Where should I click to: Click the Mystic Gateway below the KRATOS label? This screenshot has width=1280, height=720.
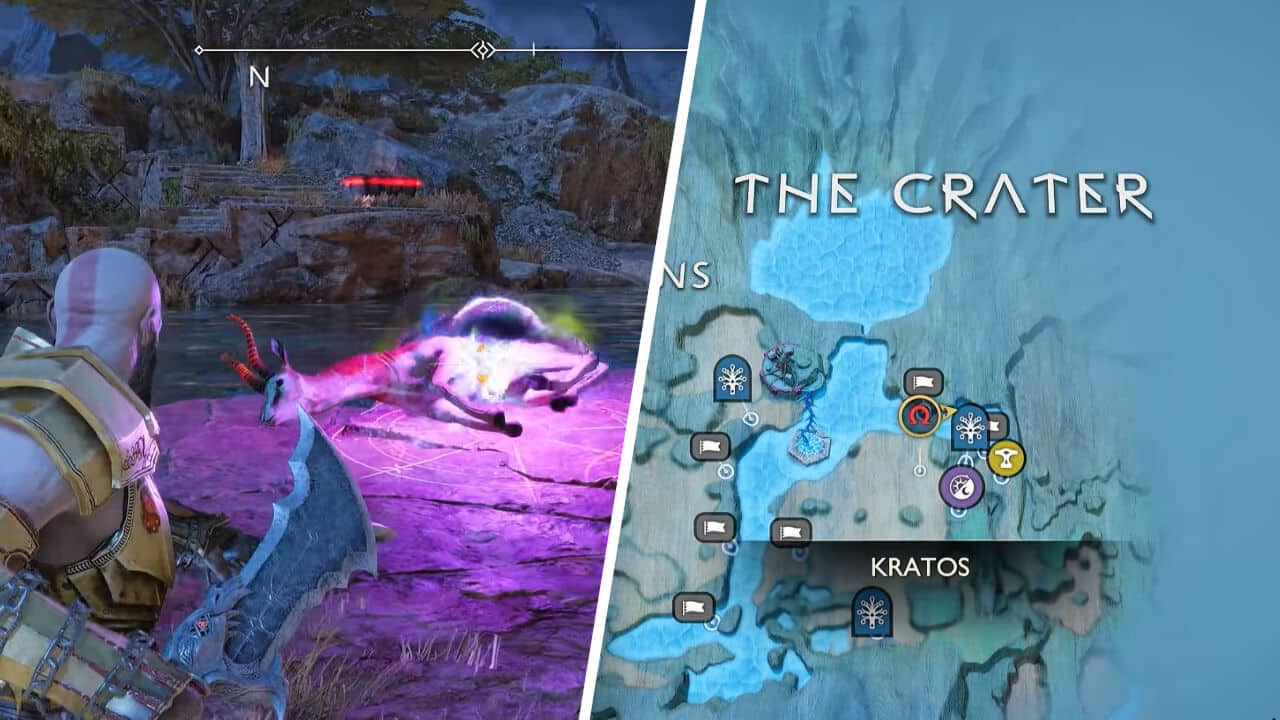[871, 614]
